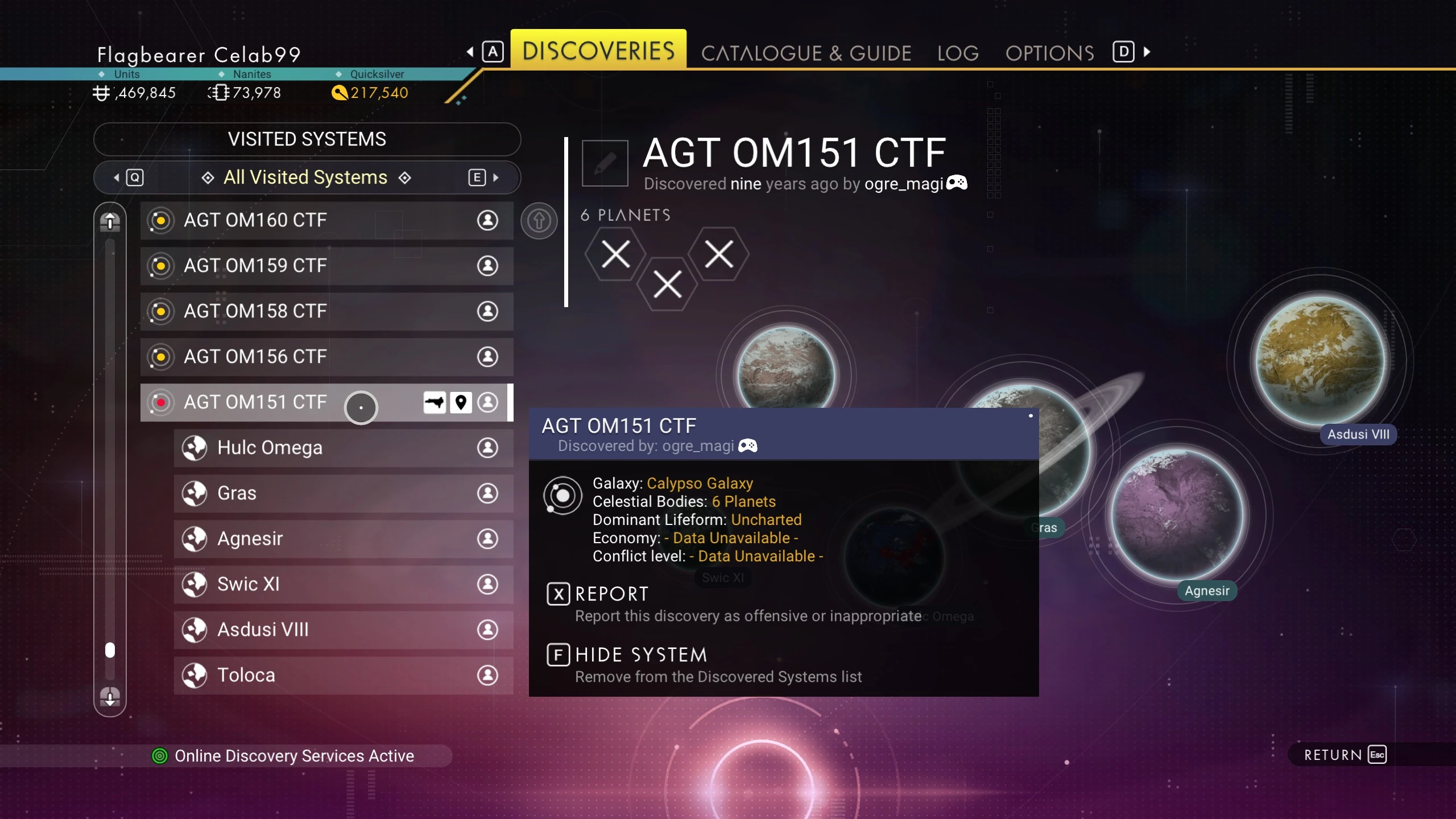Report this discovery as inappropriate
Viewport: 1456px width, 819px height.
[611, 594]
